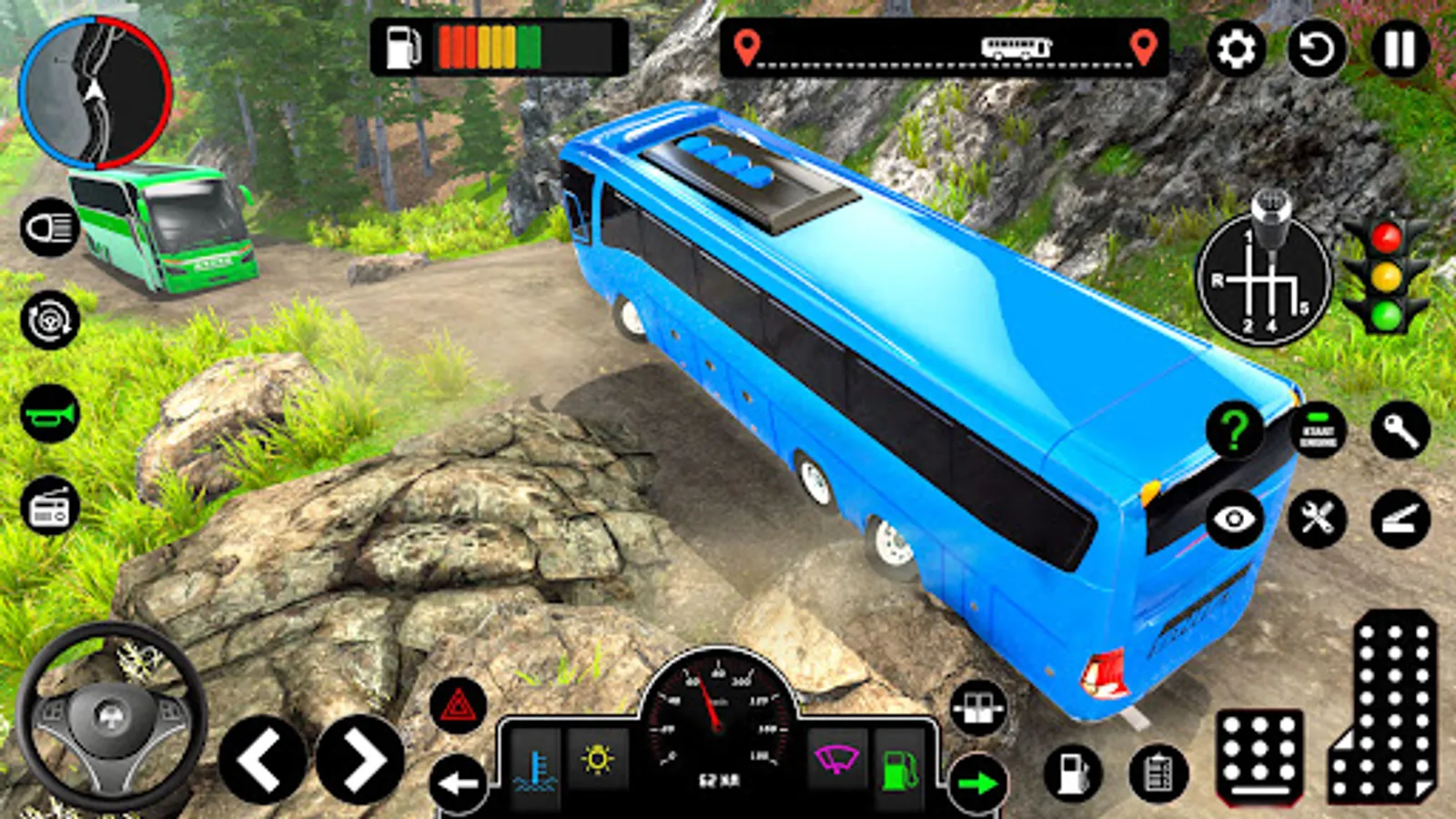Screen dimensions: 1456x819
Task: Click the steering wheel control
Action: [111, 717]
